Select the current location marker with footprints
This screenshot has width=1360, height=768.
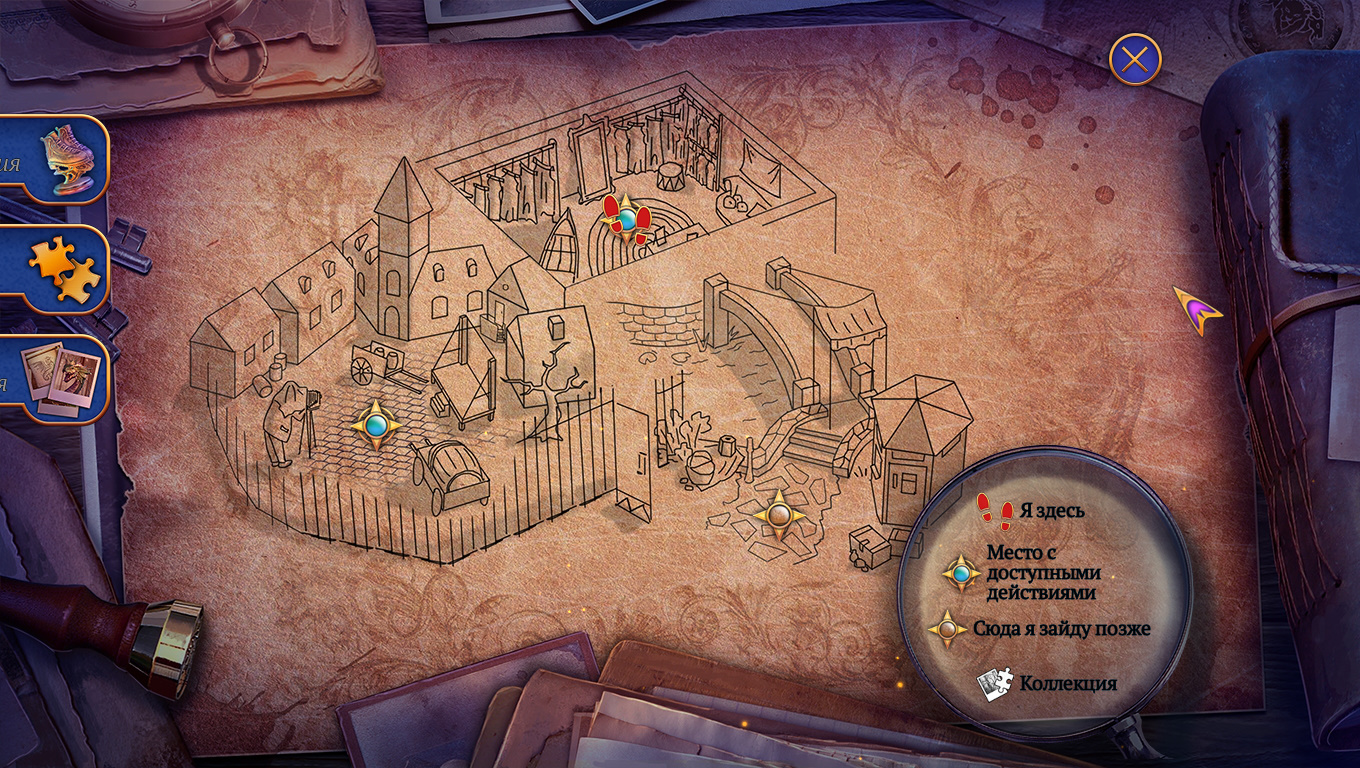(627, 219)
